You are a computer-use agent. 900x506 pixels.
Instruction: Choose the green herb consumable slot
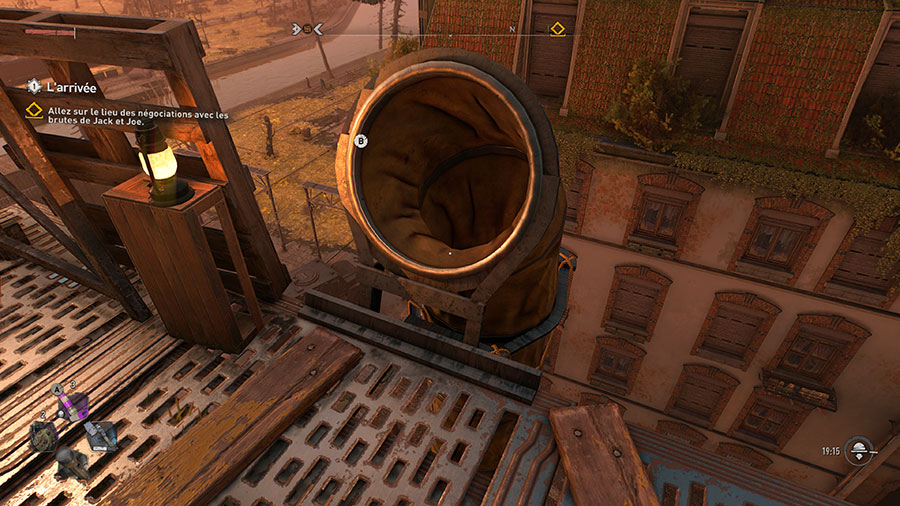[43, 435]
